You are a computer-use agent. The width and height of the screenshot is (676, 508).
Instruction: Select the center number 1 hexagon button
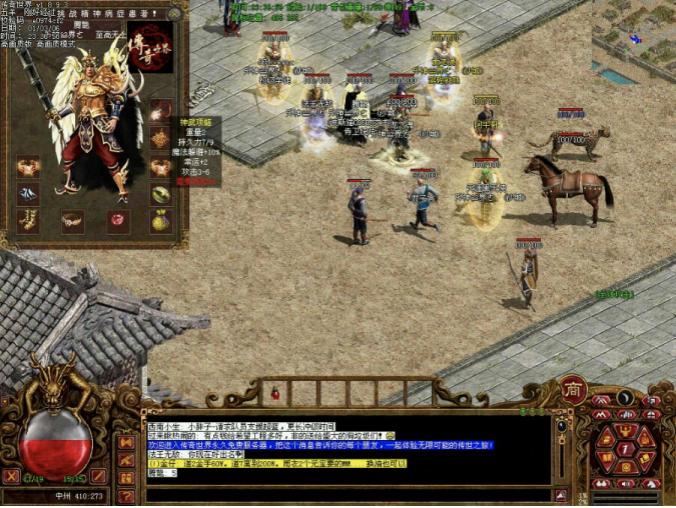[x=625, y=450]
